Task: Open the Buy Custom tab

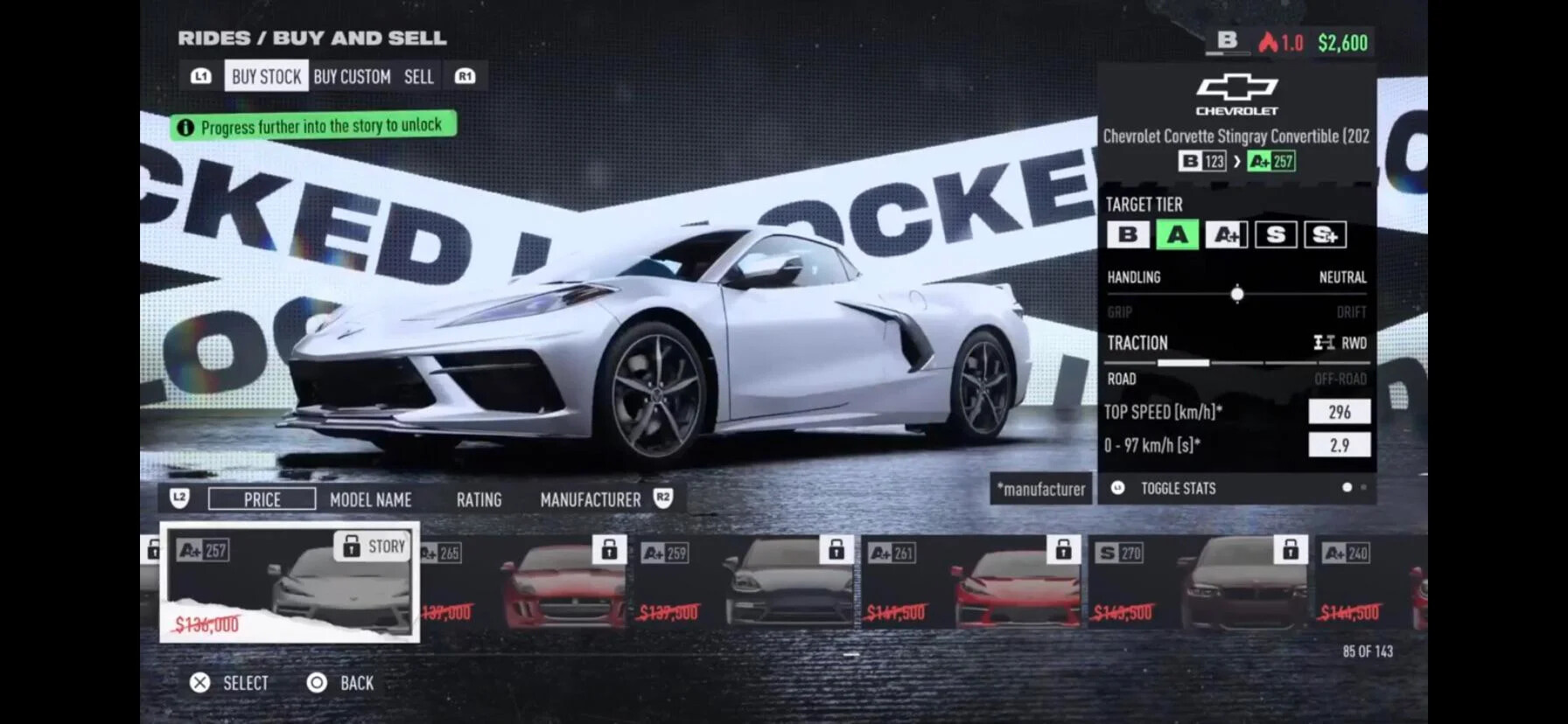Action: coord(352,77)
